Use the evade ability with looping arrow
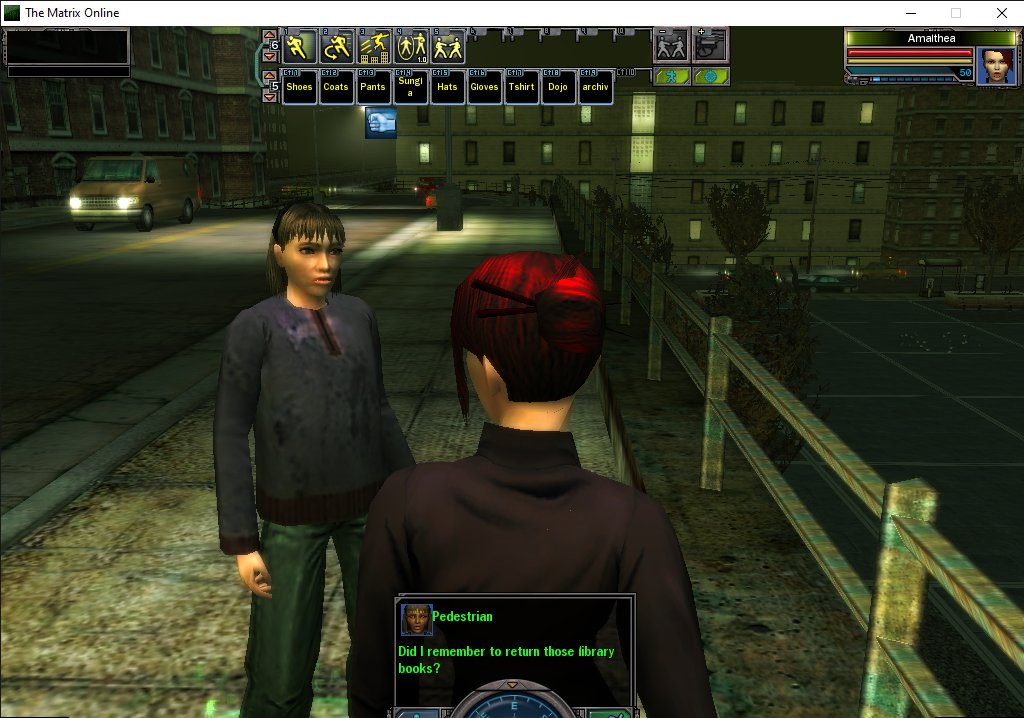The width and height of the screenshot is (1024, 718). (336, 47)
